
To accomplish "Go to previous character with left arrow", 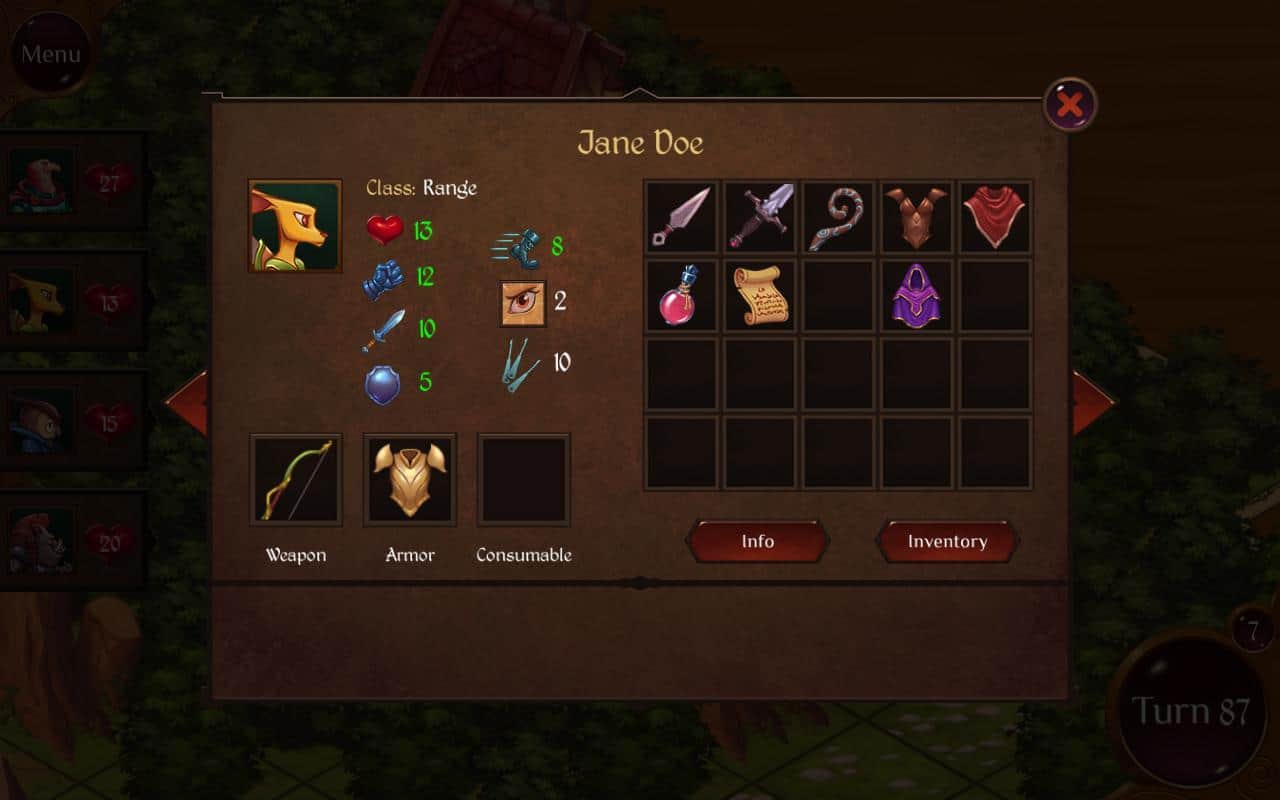I will tap(188, 403).
